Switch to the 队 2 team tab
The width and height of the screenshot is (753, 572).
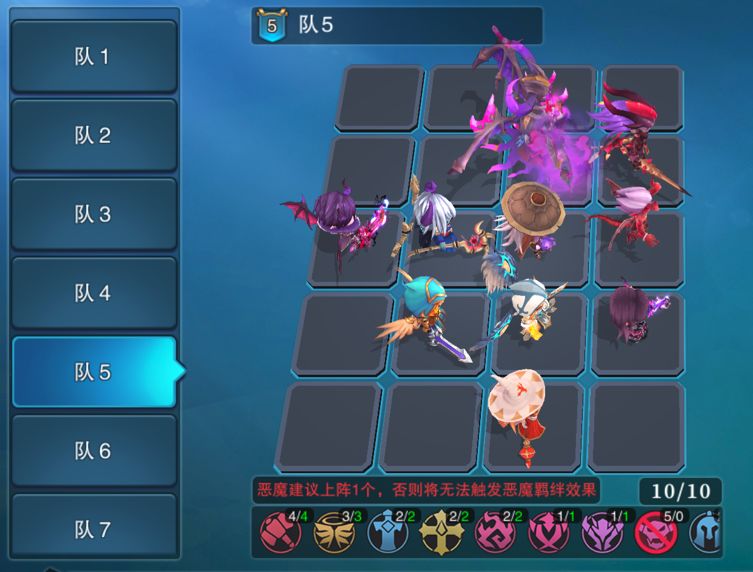pos(93,135)
